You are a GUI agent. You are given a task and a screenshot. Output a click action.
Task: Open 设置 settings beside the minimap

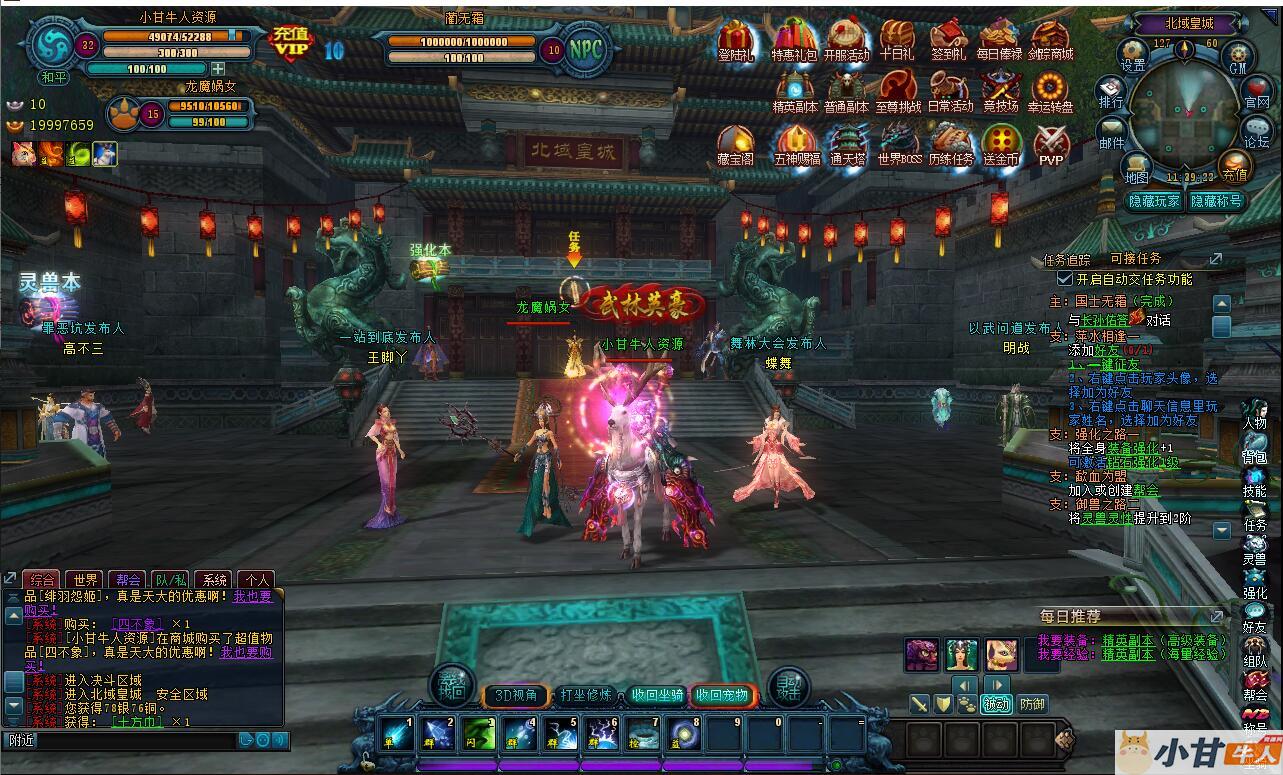pos(1133,55)
